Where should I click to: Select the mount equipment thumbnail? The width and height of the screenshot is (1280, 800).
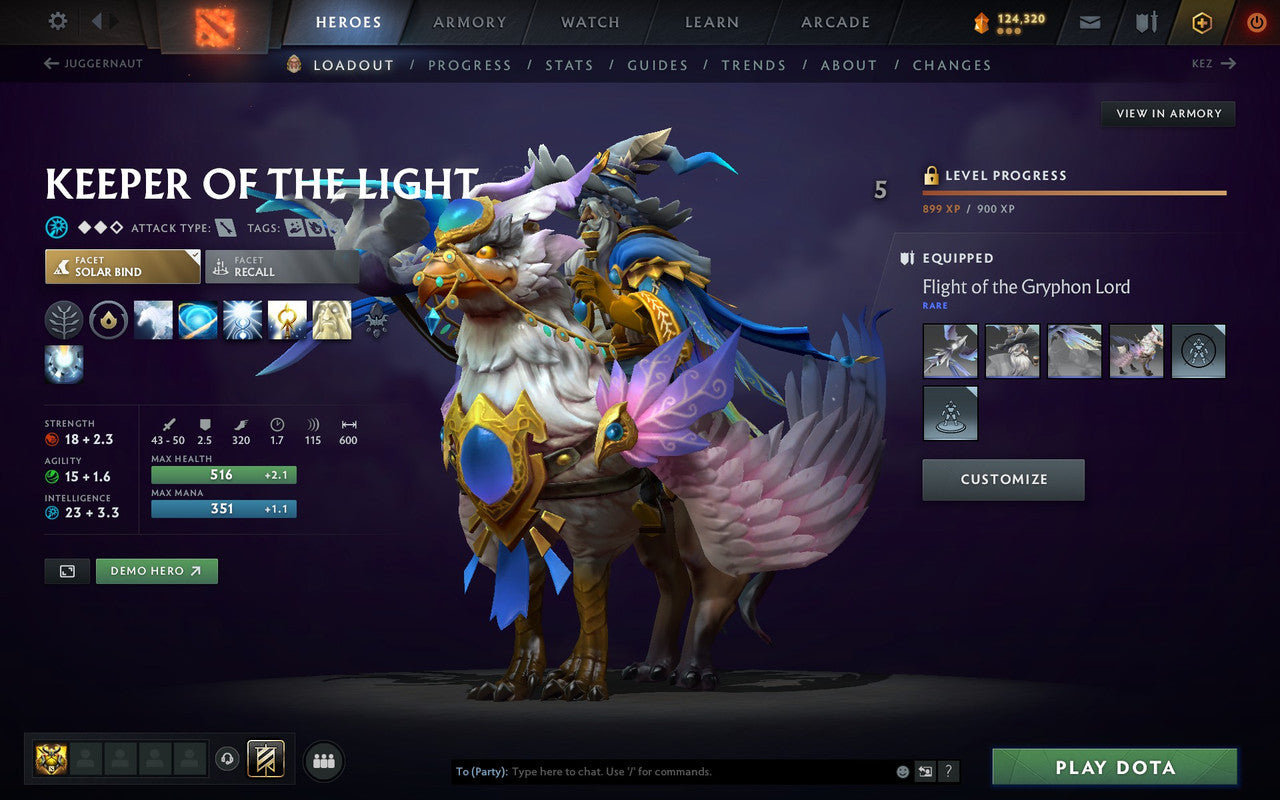1136,351
